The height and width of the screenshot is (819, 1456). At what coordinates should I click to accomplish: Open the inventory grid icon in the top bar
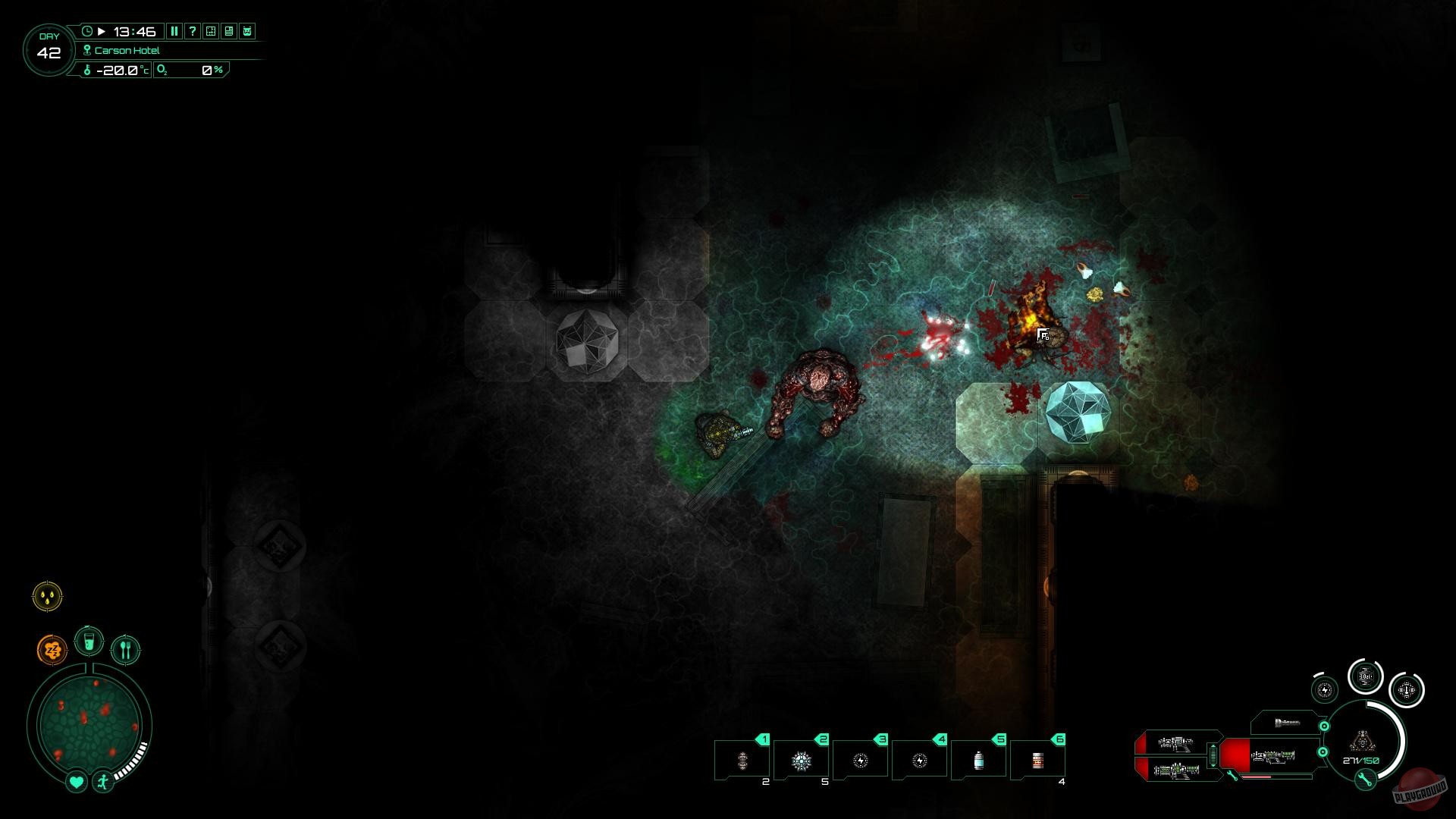[x=211, y=32]
